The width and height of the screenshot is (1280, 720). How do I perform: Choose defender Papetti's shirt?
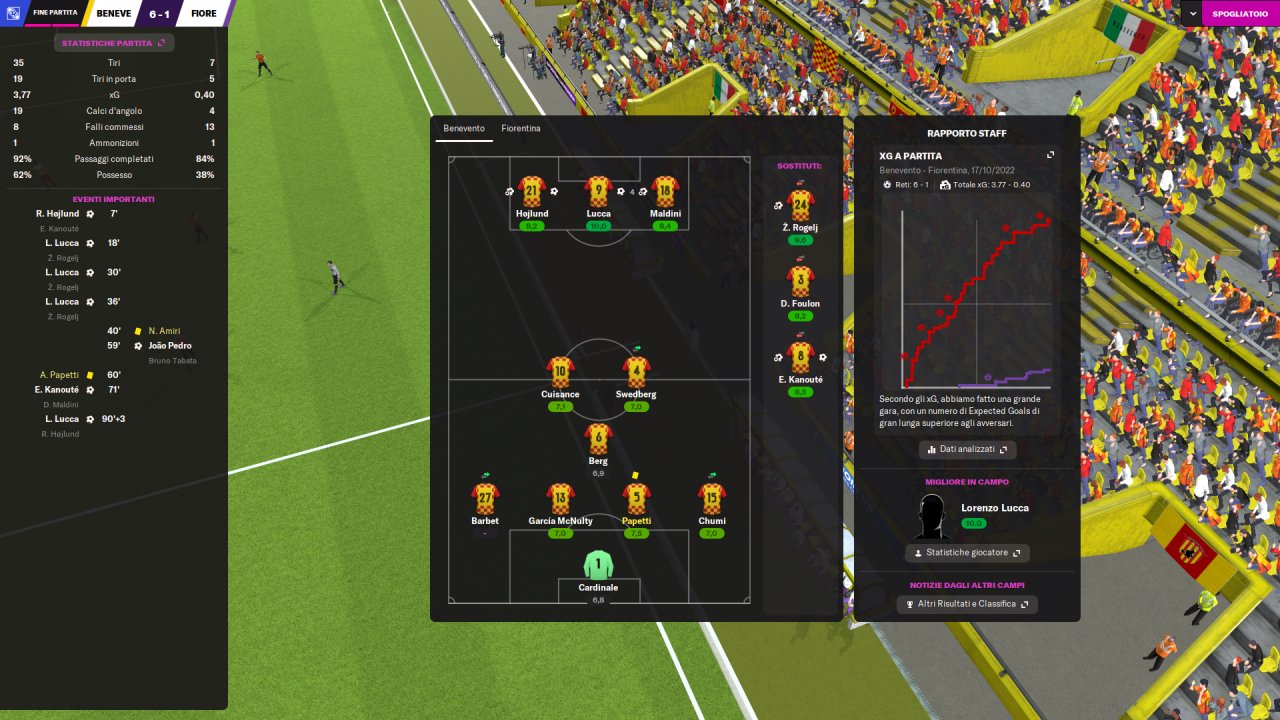[x=636, y=498]
